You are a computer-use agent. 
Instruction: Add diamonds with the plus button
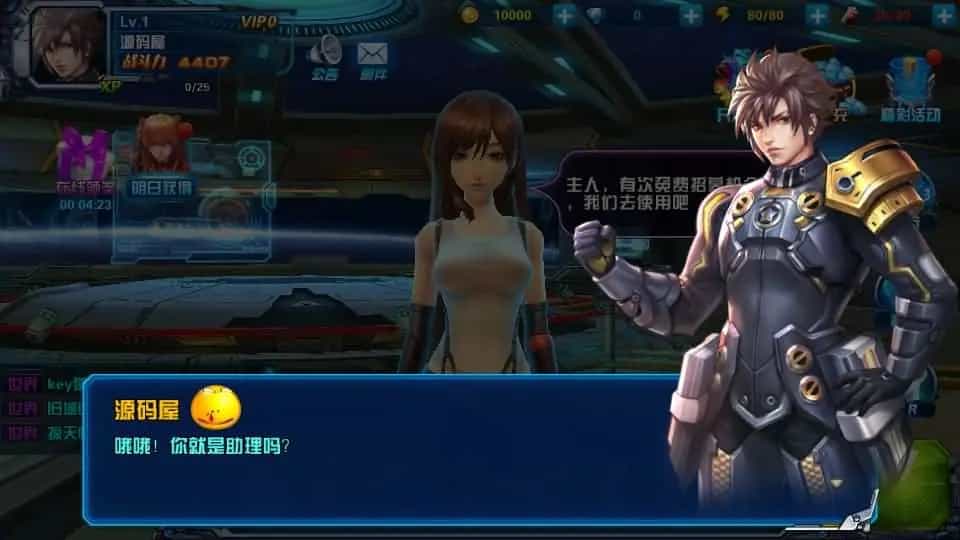[x=691, y=15]
